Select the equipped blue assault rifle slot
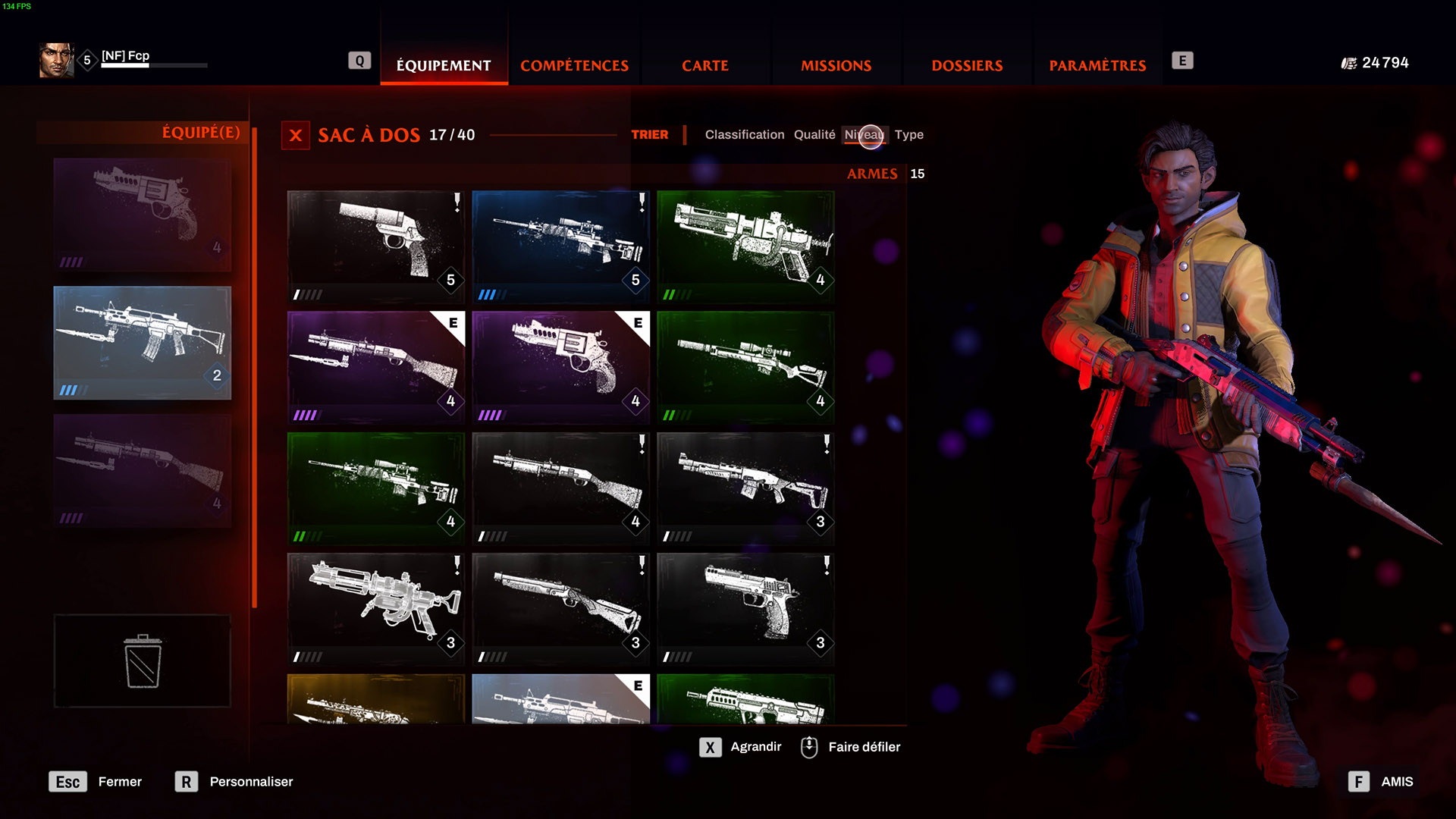Viewport: 1456px width, 819px height. [143, 343]
